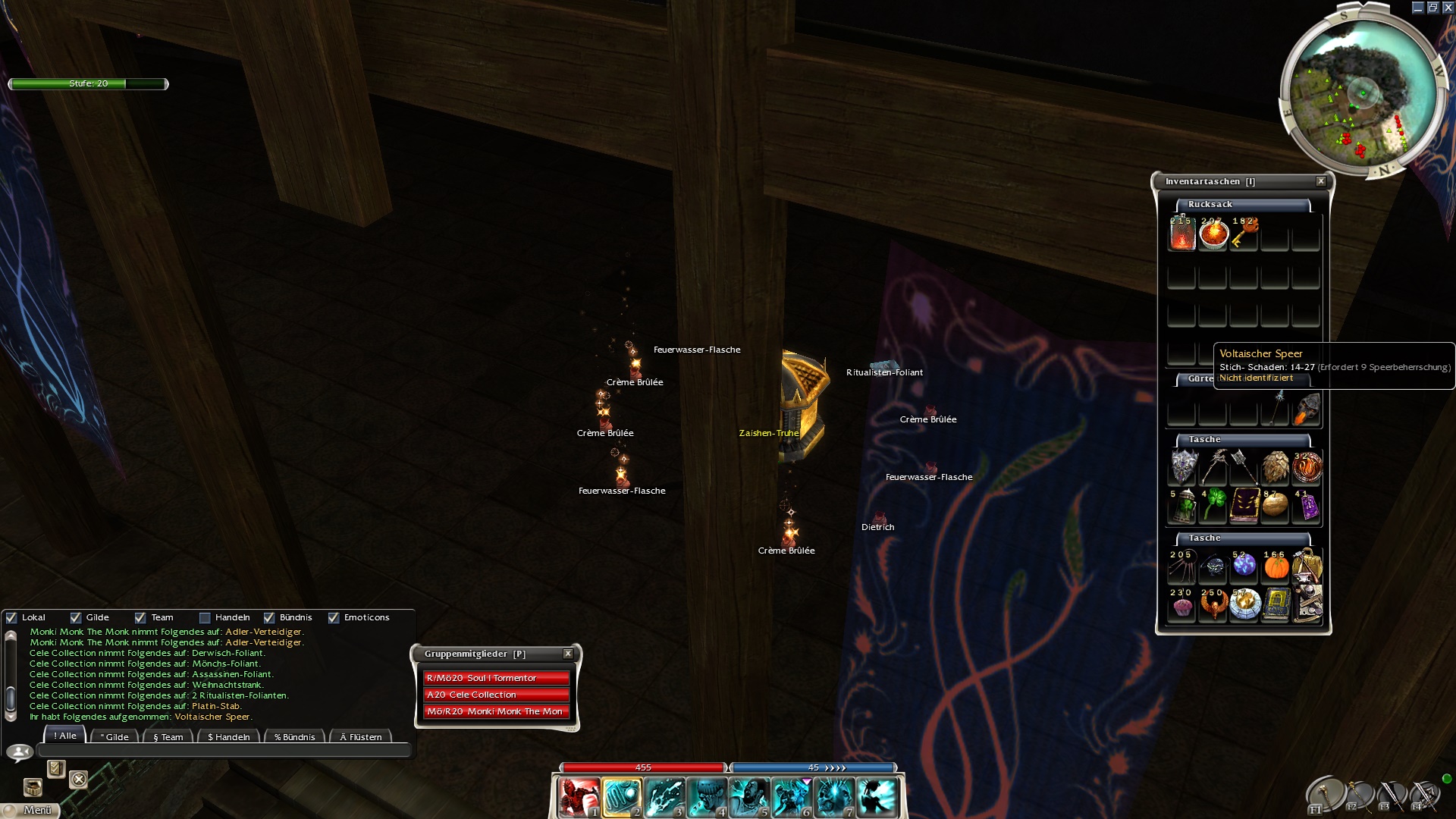Close the Inventartaschen window
The width and height of the screenshot is (1456, 819).
(1321, 181)
